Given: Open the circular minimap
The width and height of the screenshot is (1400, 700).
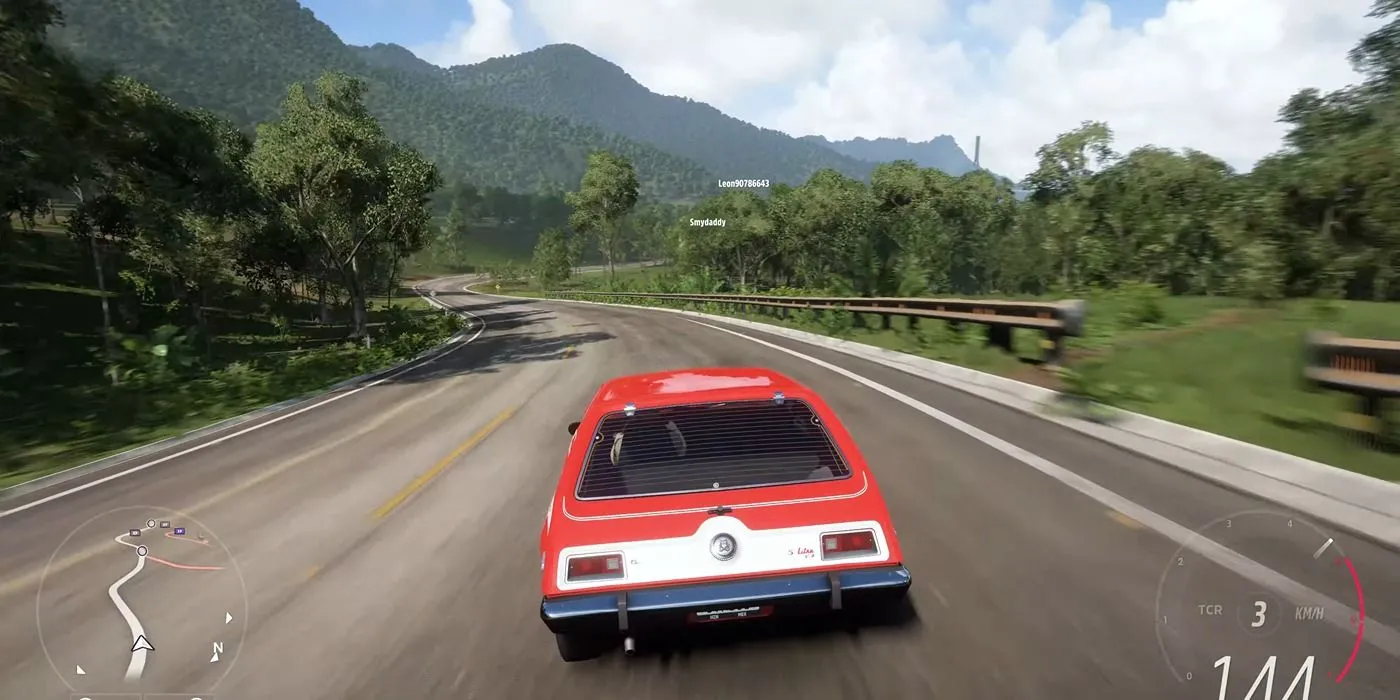Looking at the screenshot, I should (x=141, y=600).
